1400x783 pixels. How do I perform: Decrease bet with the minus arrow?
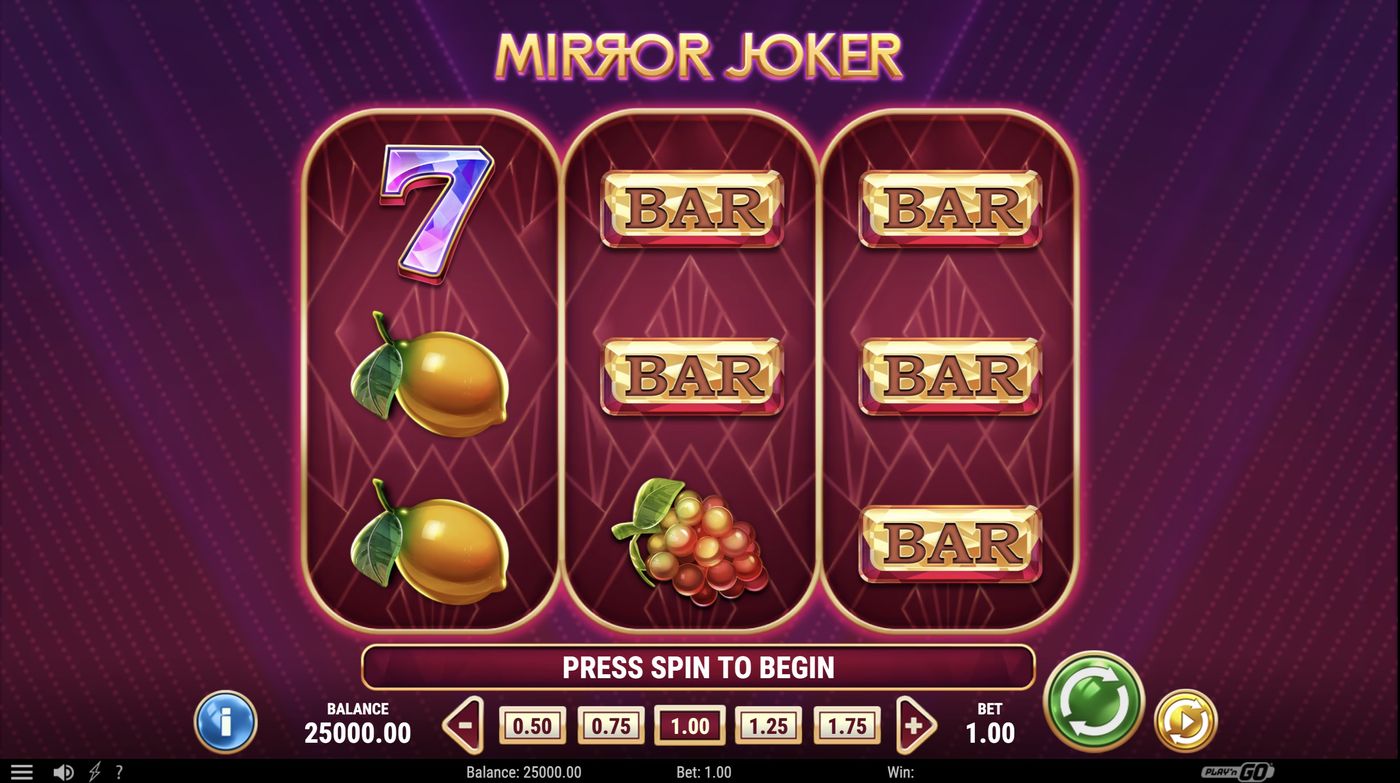coord(463,723)
